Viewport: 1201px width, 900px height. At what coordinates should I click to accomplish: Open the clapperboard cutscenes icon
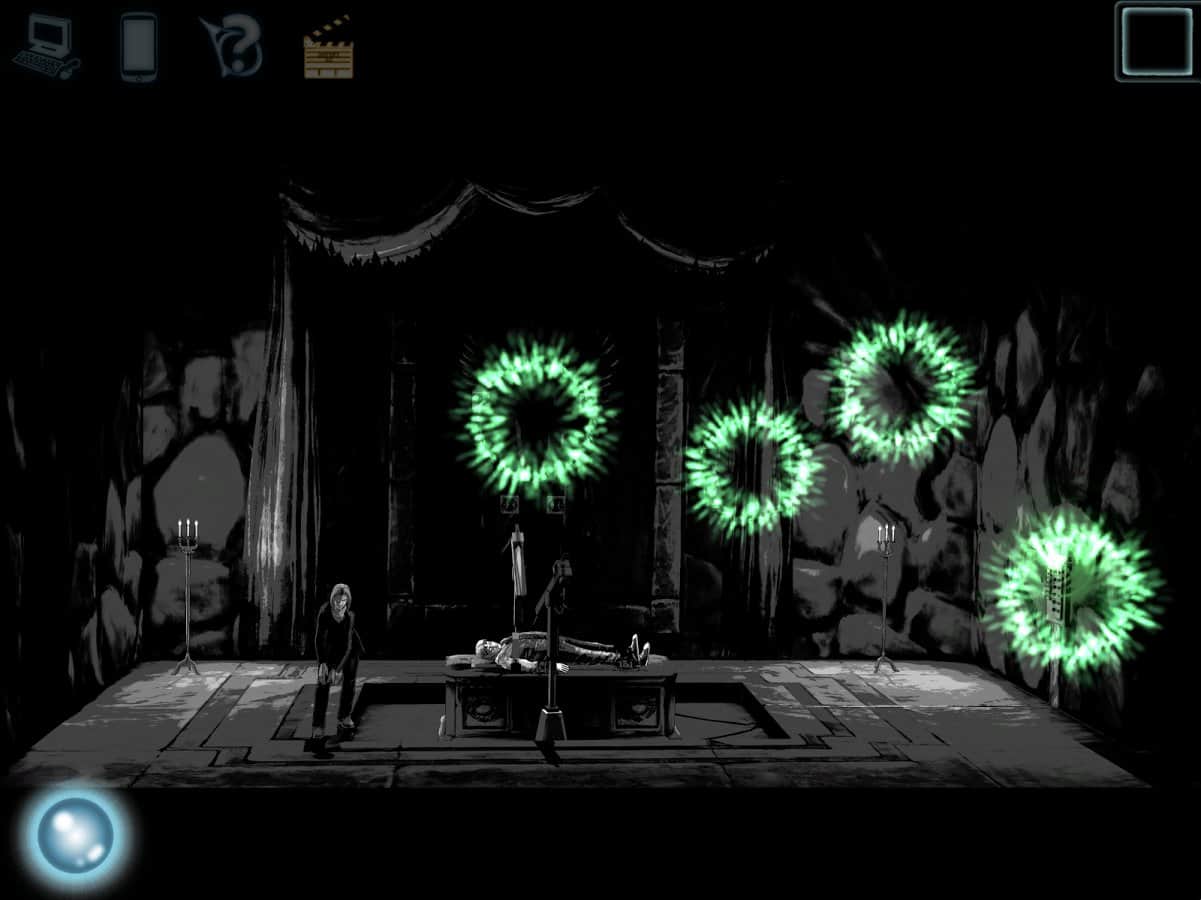328,47
